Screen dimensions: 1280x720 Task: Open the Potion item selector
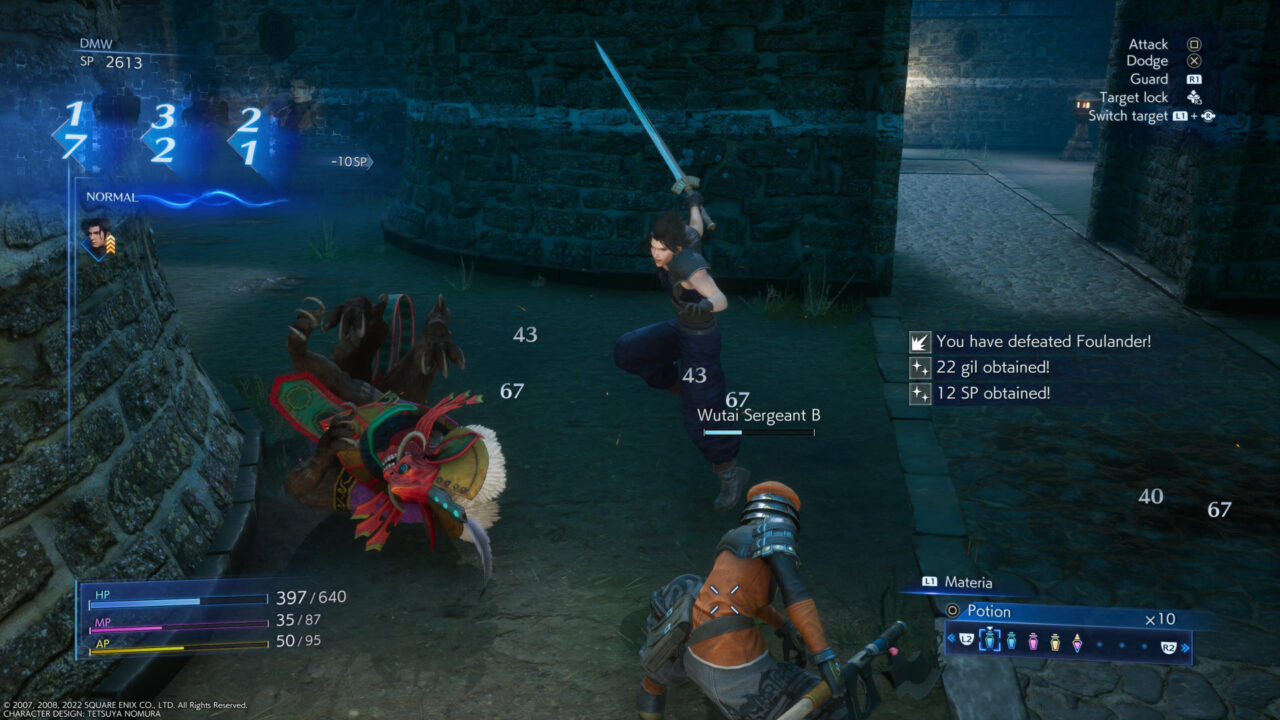coord(988,611)
